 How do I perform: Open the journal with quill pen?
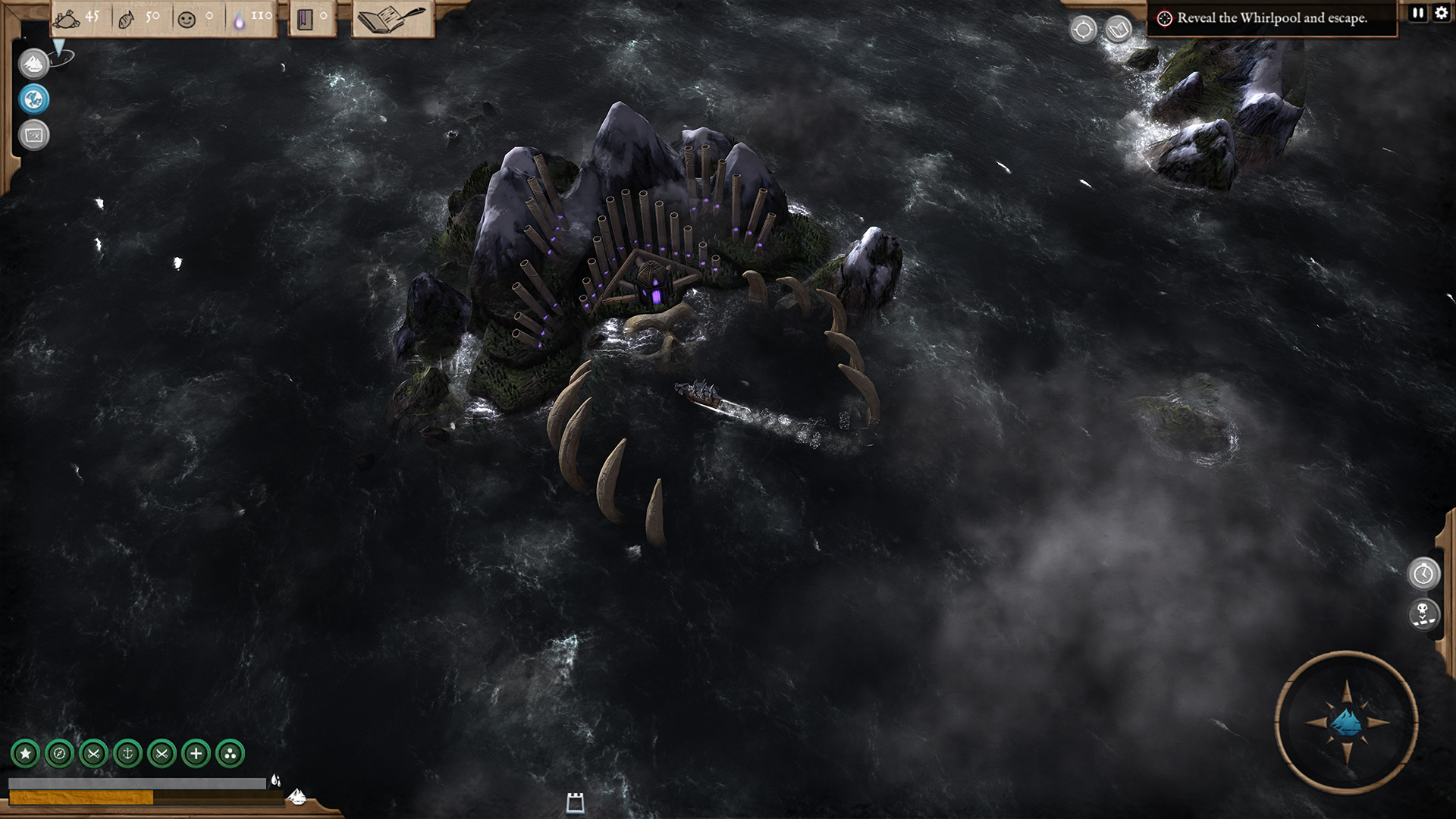[x=392, y=19]
